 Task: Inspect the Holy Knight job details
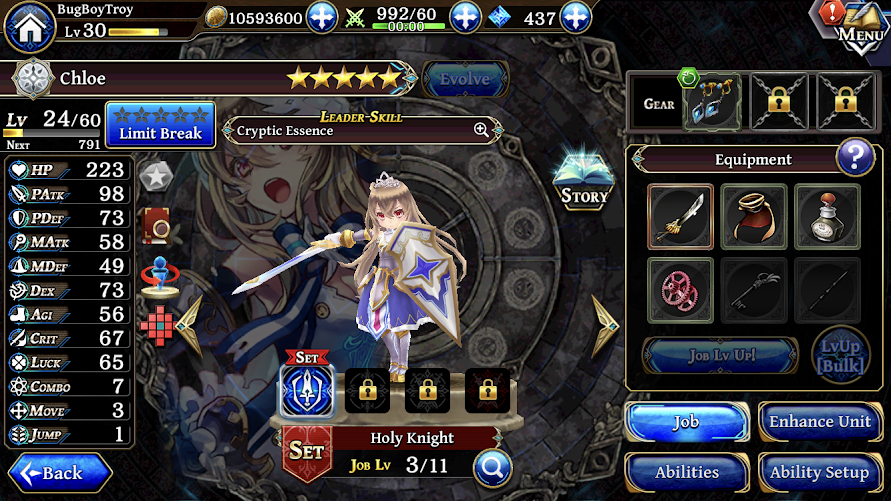tap(493, 466)
